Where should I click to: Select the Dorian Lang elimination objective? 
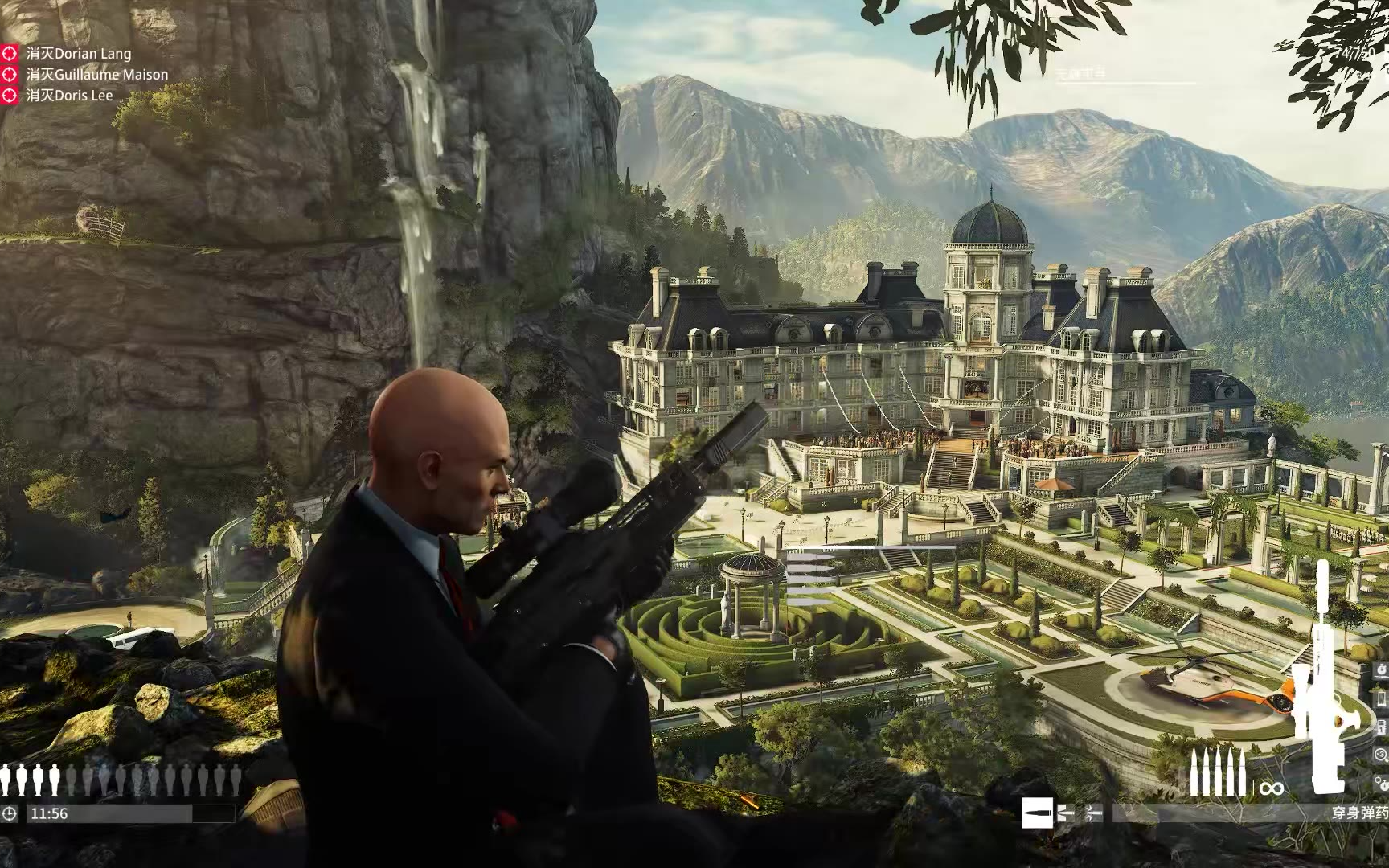(78, 54)
